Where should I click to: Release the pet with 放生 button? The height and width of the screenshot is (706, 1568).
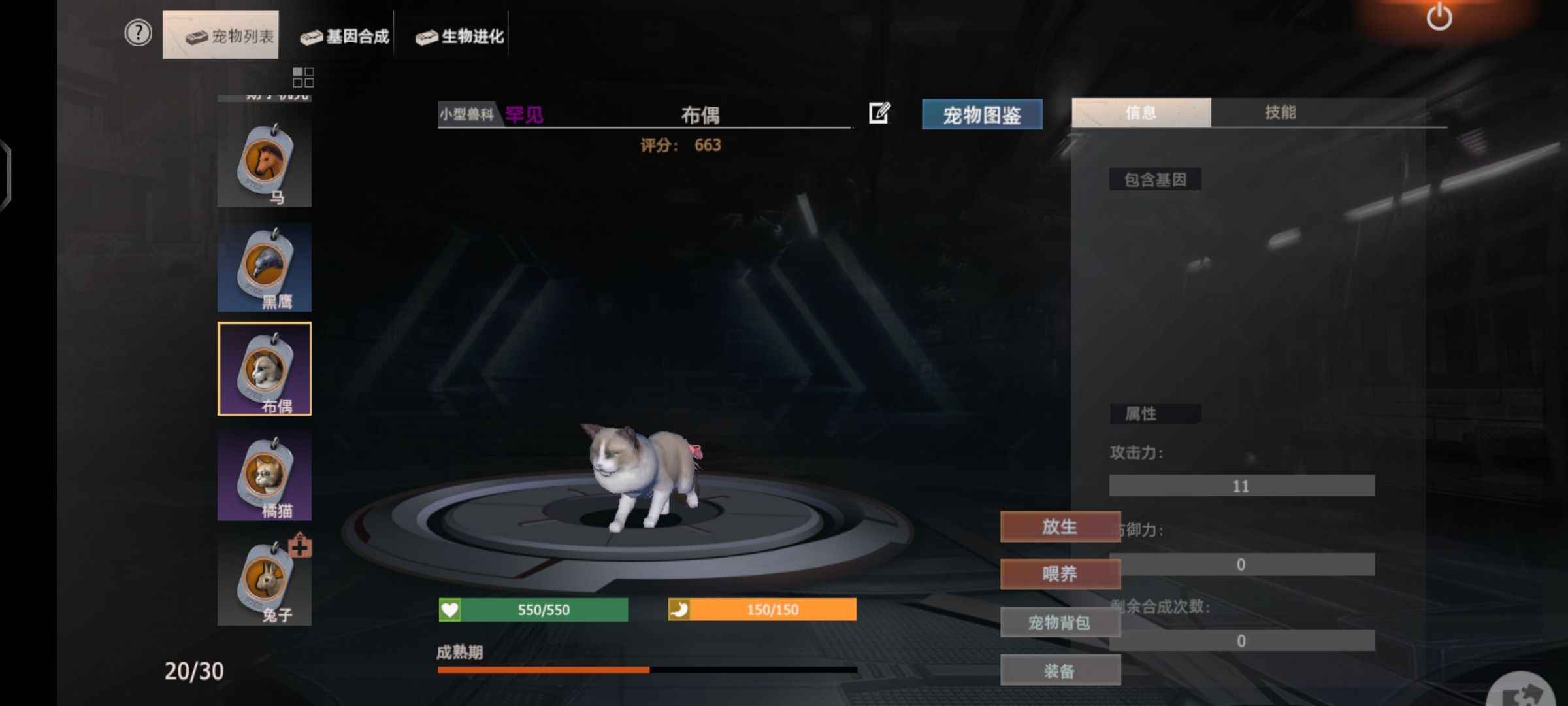pos(1060,527)
